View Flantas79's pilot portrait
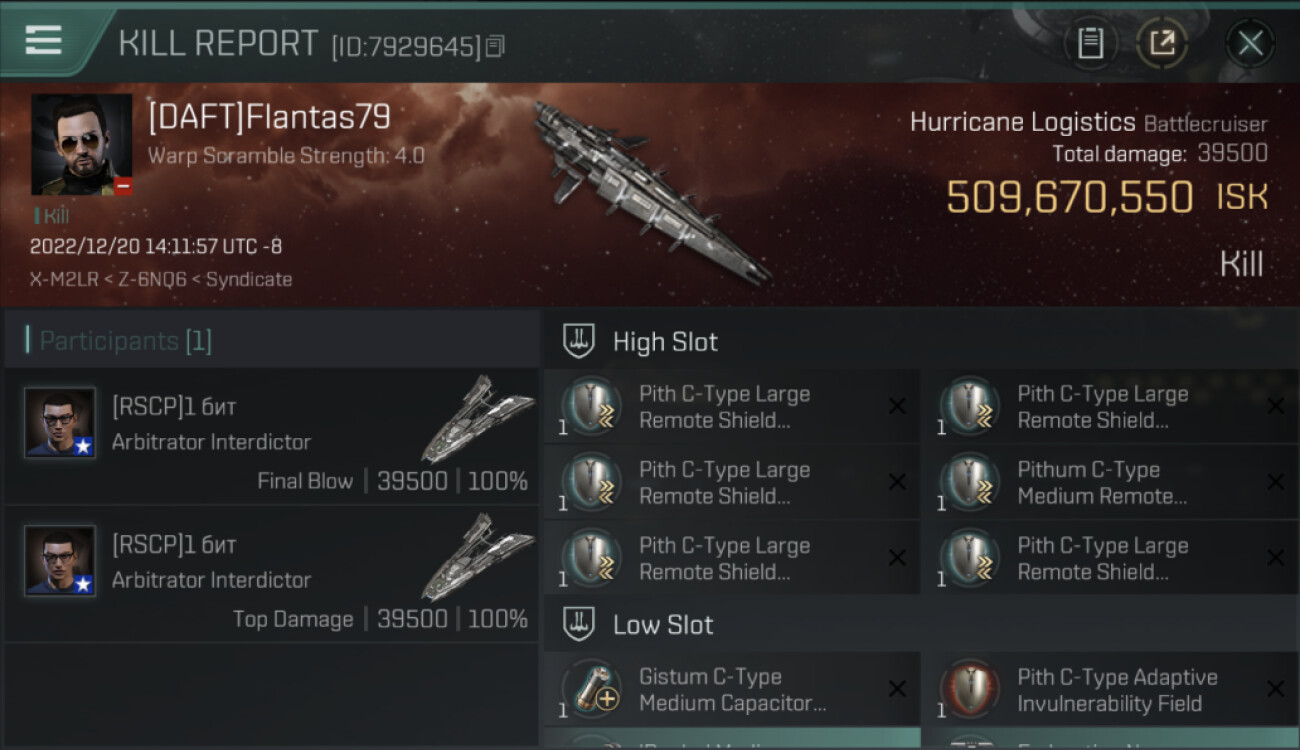Image resolution: width=1300 pixels, height=750 pixels. coord(81,144)
